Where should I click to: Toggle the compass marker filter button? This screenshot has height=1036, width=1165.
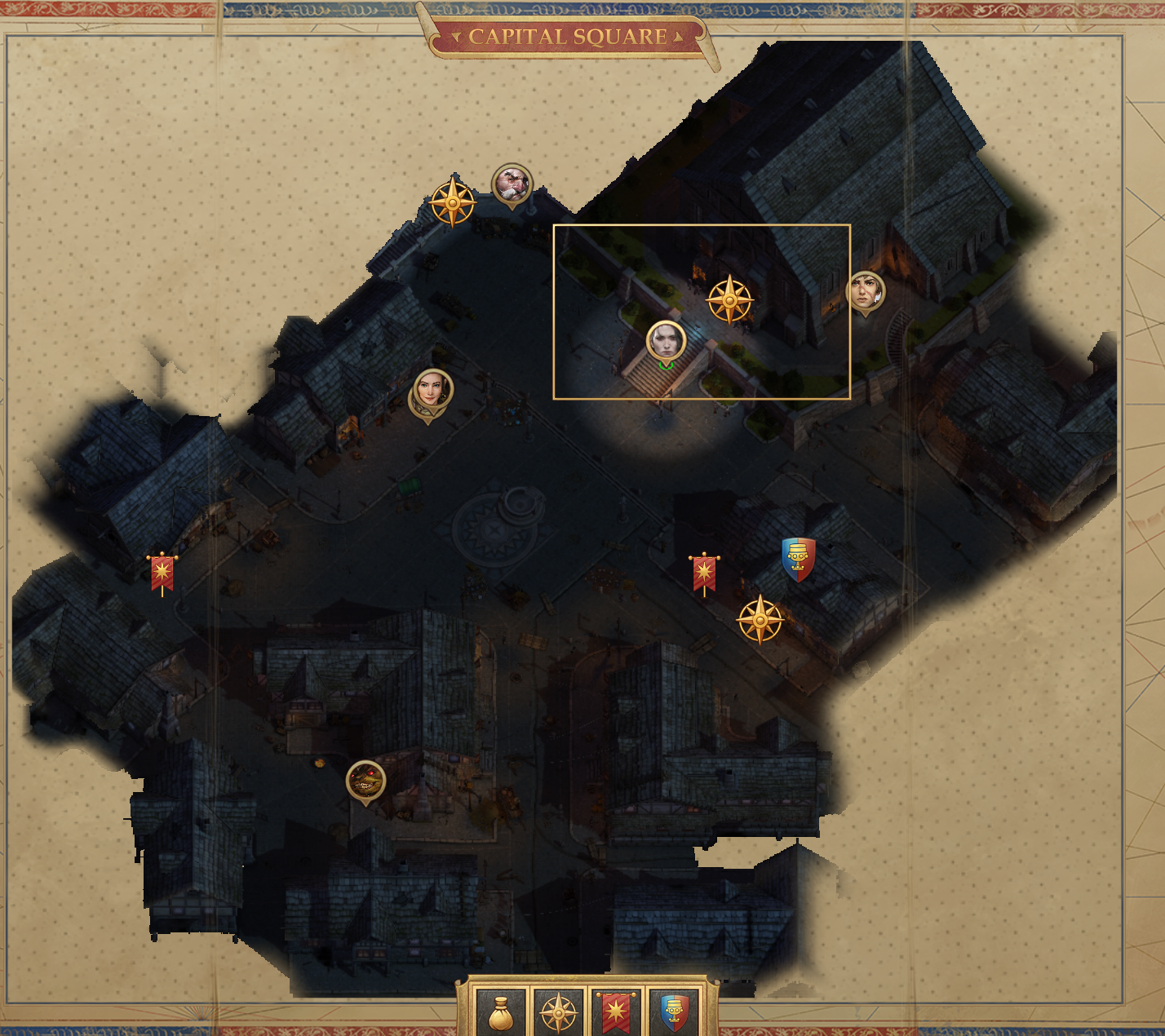(x=558, y=1012)
